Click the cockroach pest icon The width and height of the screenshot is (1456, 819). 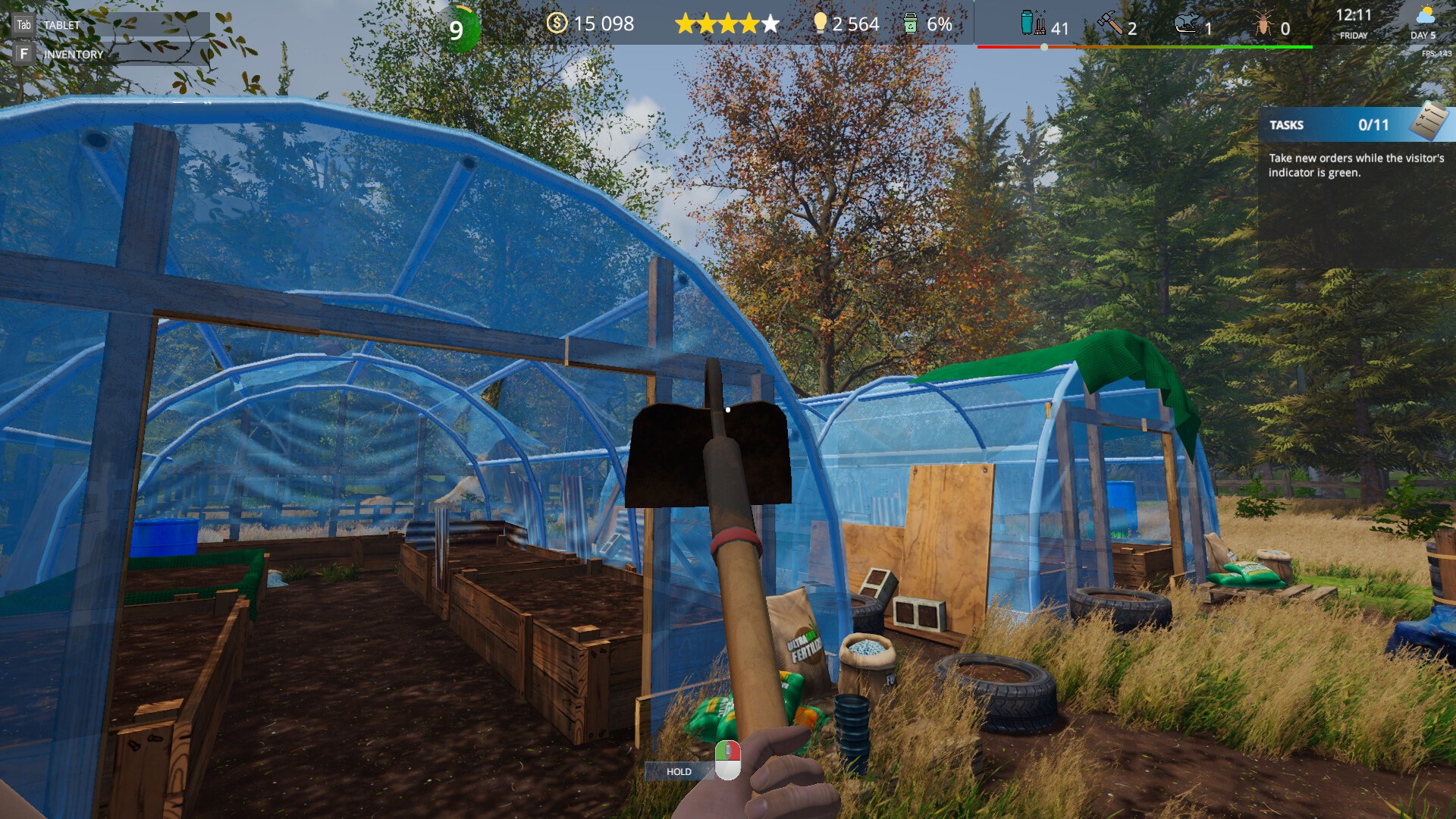1263,27
